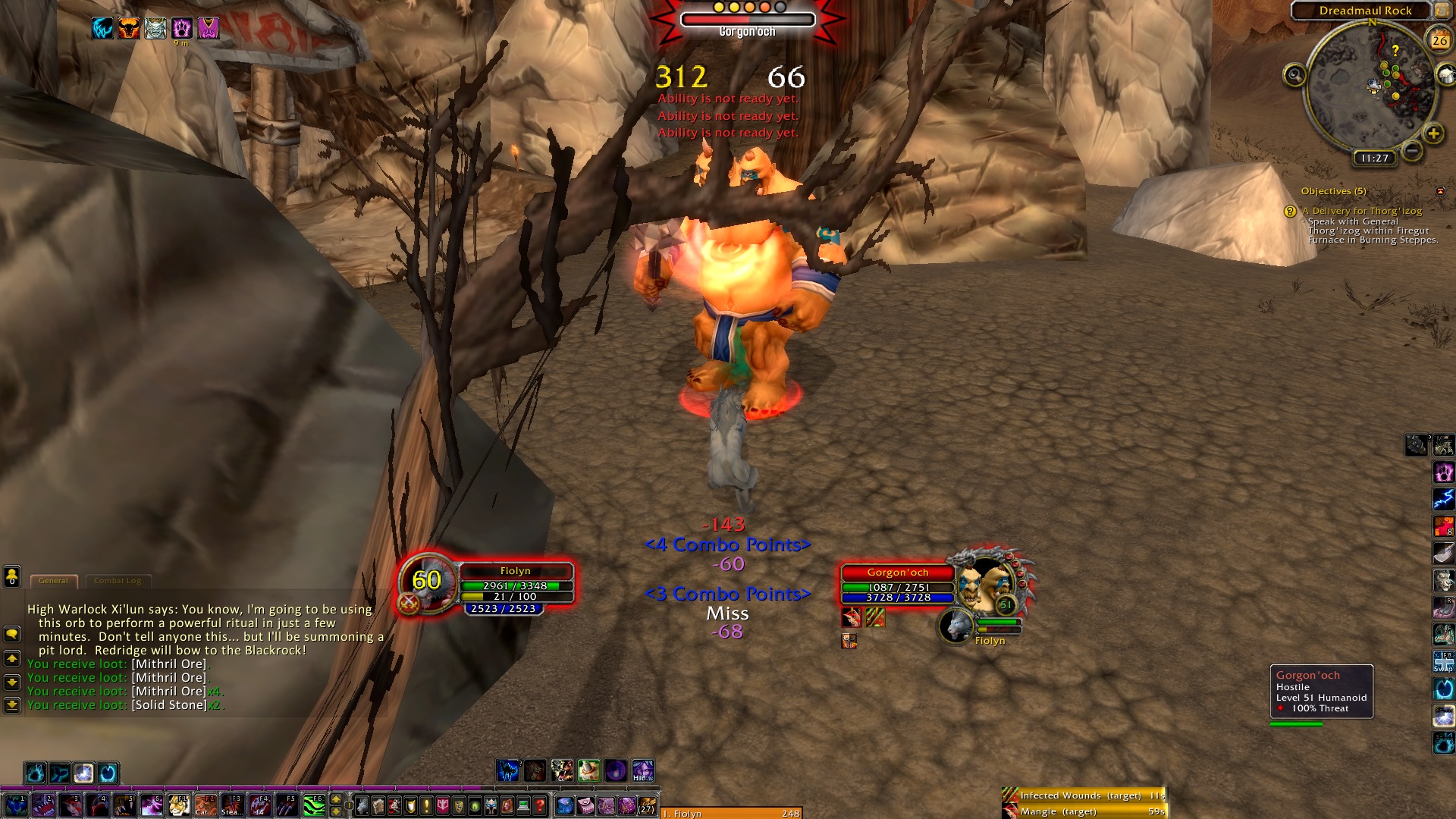
Task: Open the calendar showing day 26
Action: click(x=1439, y=40)
